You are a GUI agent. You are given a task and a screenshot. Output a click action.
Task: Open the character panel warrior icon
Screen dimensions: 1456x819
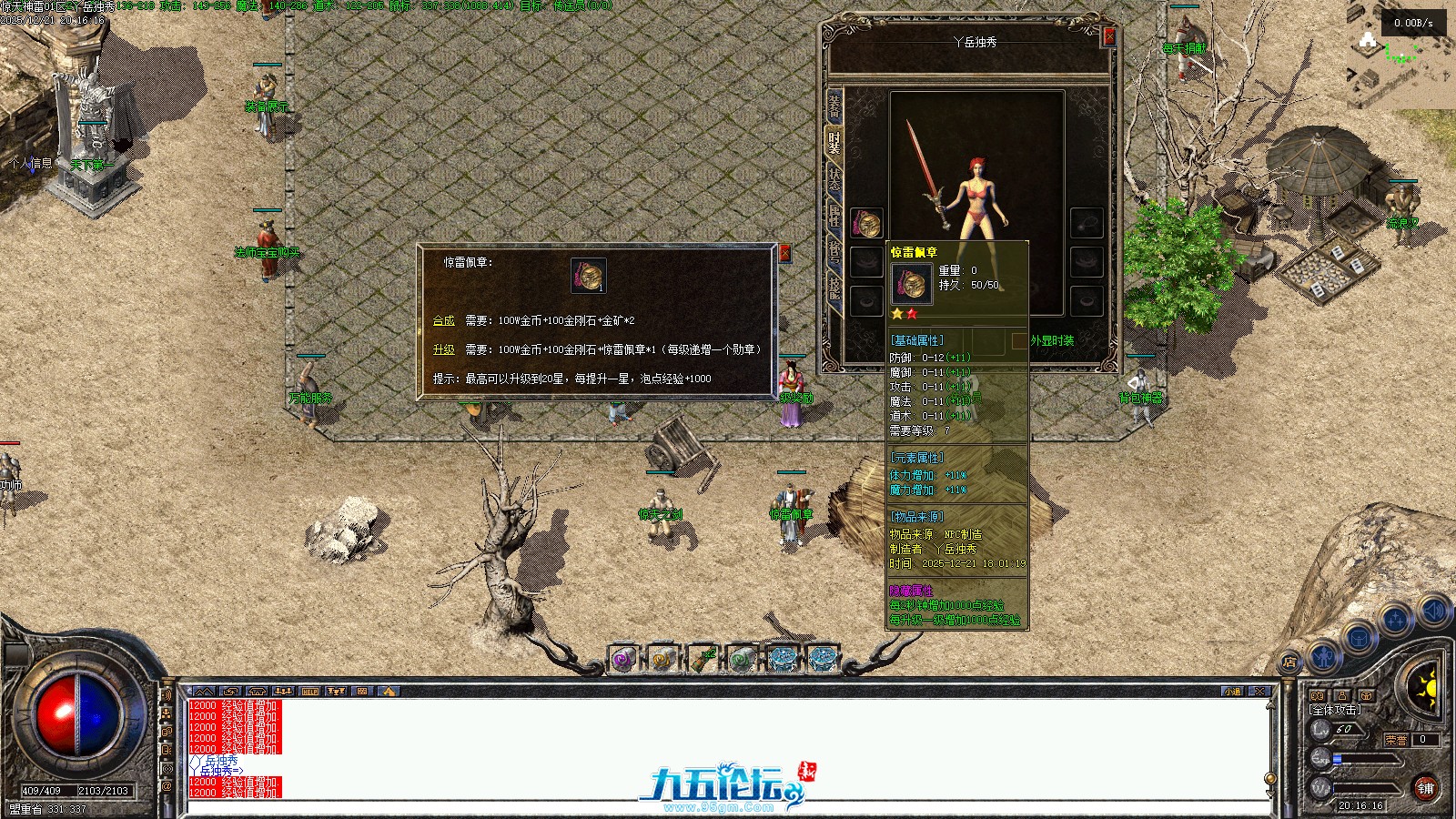(1324, 653)
